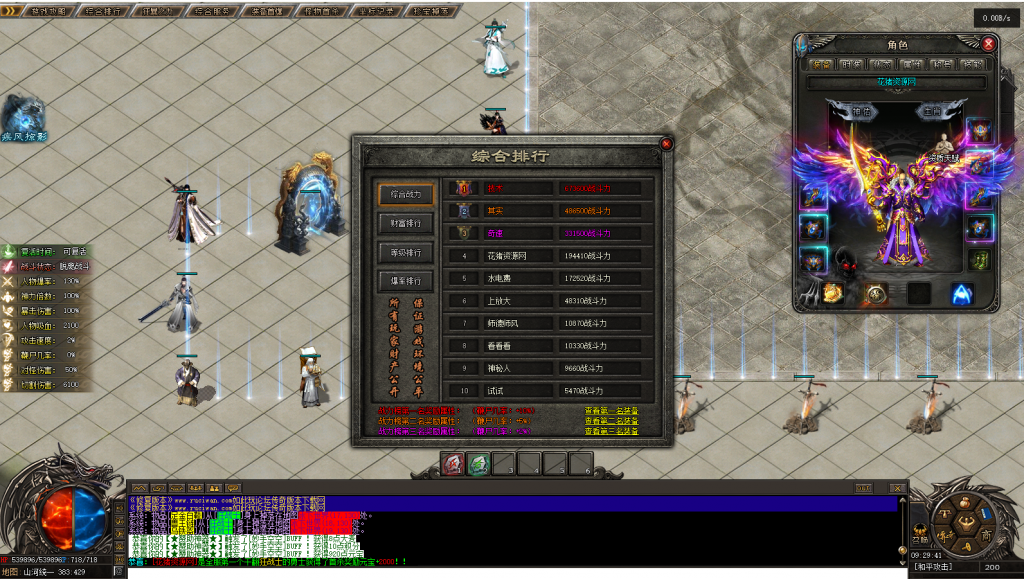The width and height of the screenshot is (1024, 579).
Task: Select the green boots equipment slot
Action: [979, 260]
